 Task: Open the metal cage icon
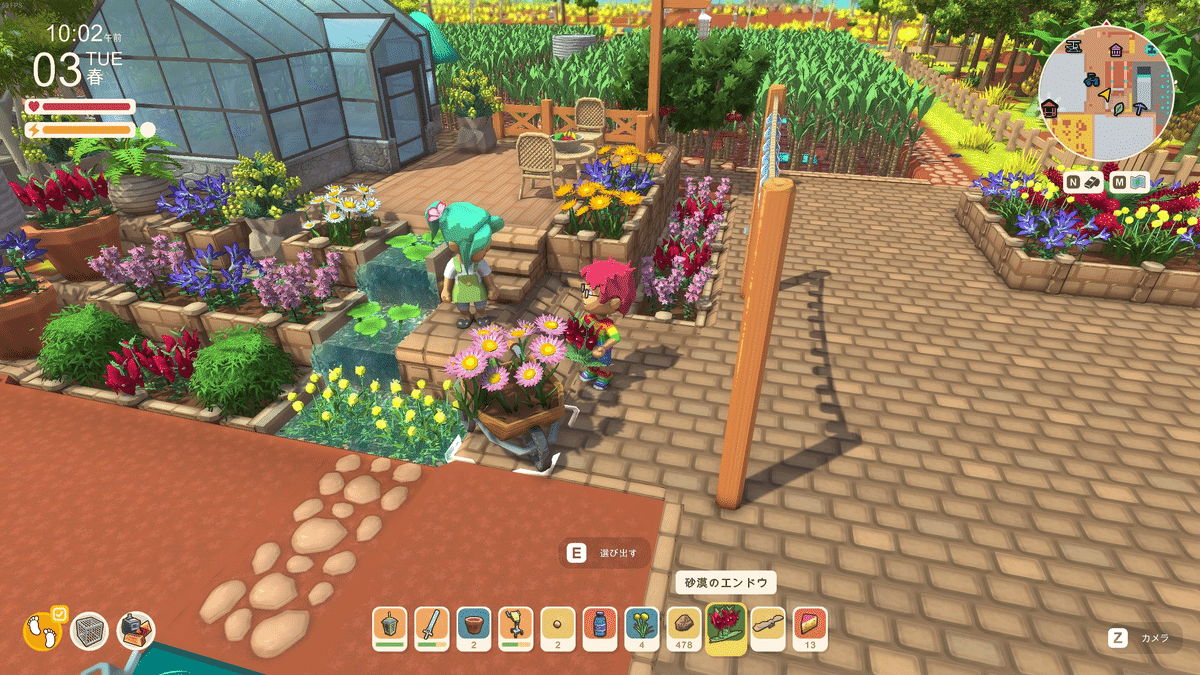(x=90, y=631)
